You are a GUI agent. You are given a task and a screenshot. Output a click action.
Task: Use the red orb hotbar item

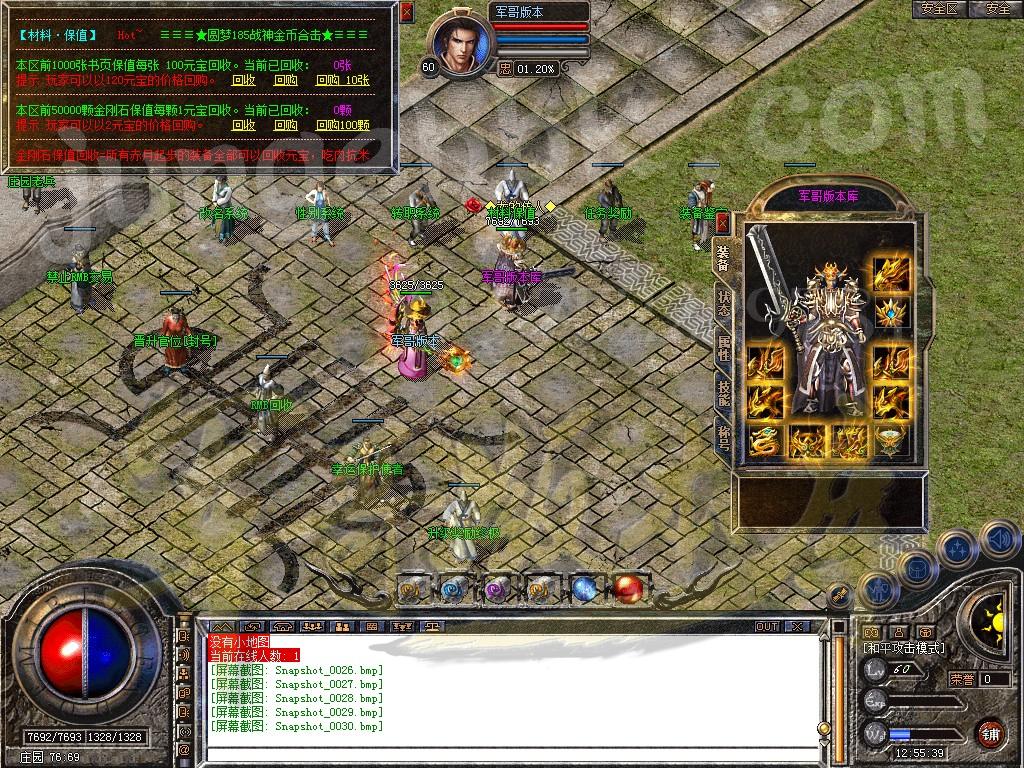[x=628, y=588]
